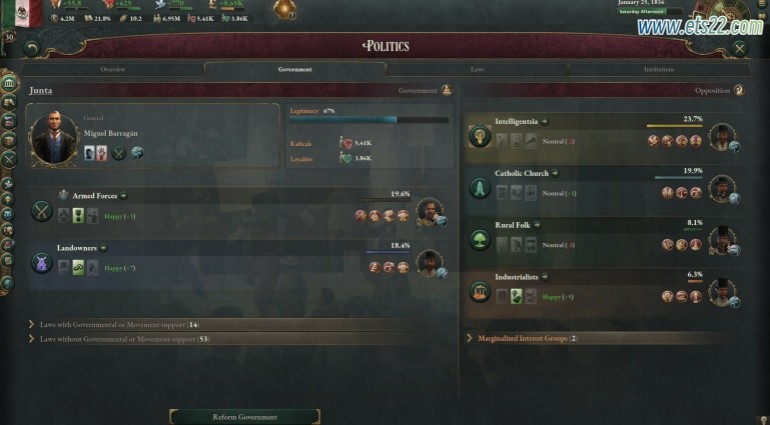Open the Laws tab

tap(477, 69)
